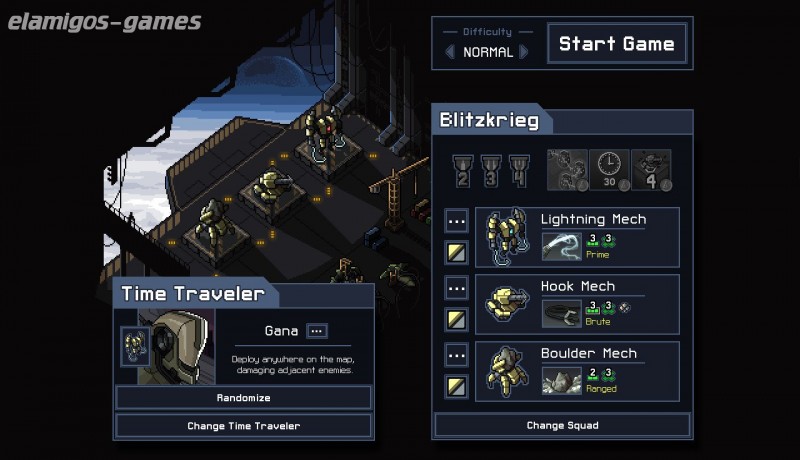Select the Hook Mech grappling hook weapon icon
This screenshot has height=460, width=800.
[561, 313]
